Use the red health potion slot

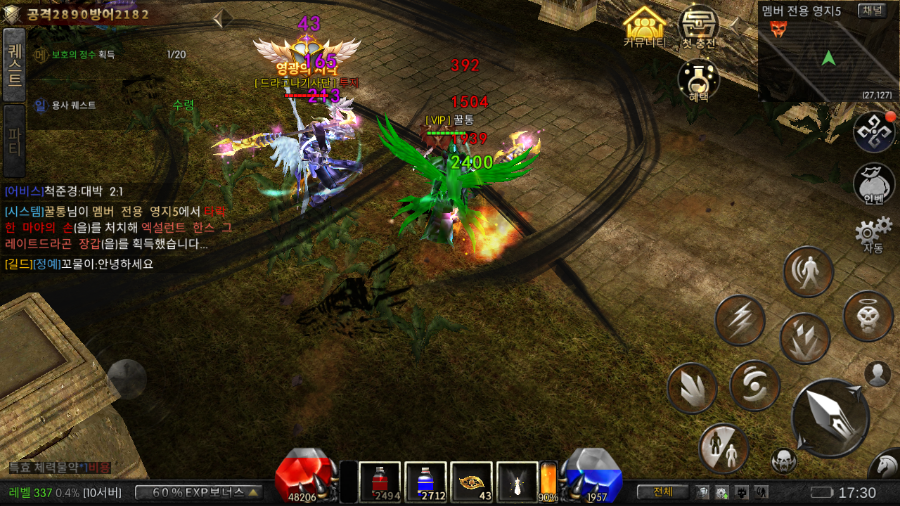(380, 481)
